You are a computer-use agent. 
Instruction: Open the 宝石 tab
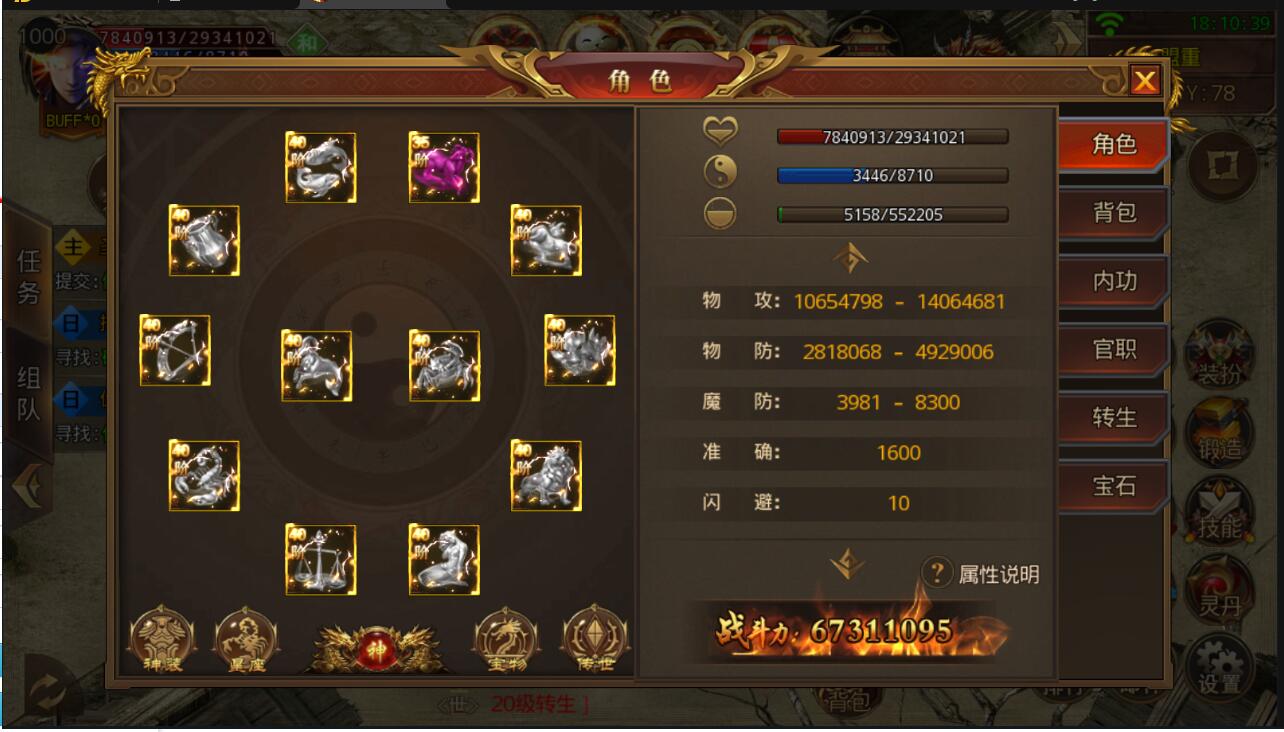click(1113, 486)
